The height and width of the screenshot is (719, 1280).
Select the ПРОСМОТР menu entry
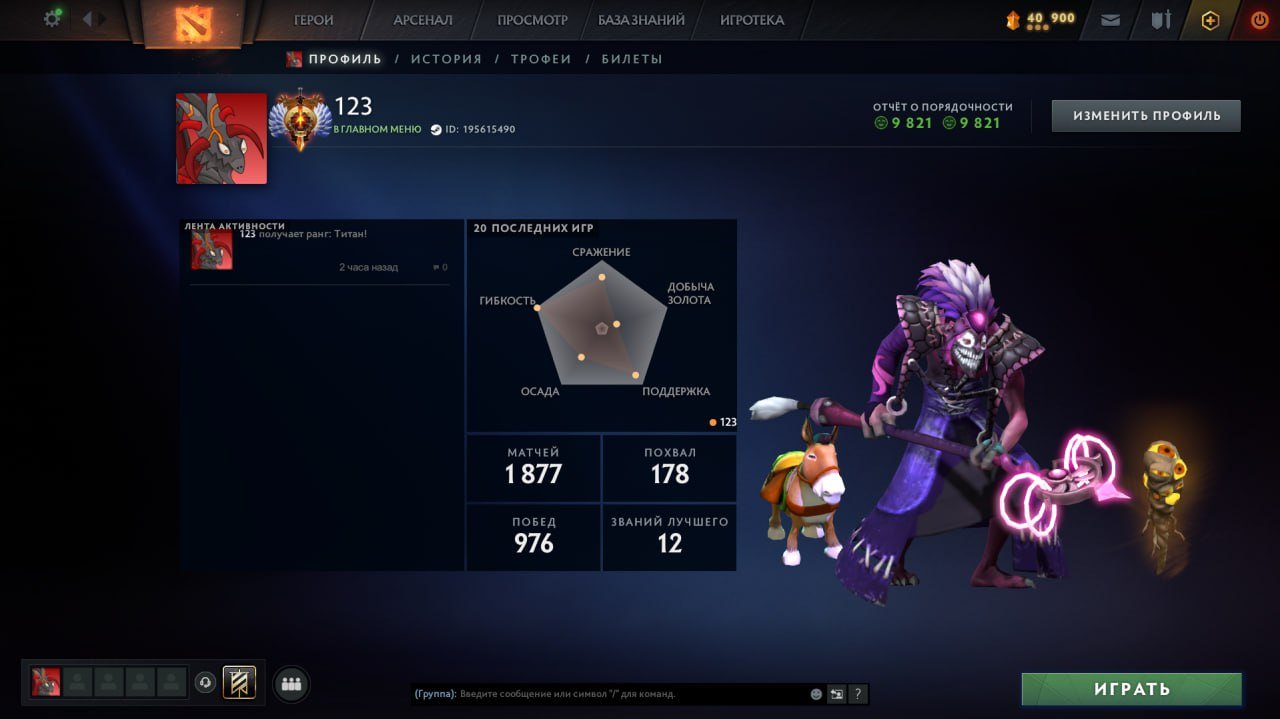(533, 20)
